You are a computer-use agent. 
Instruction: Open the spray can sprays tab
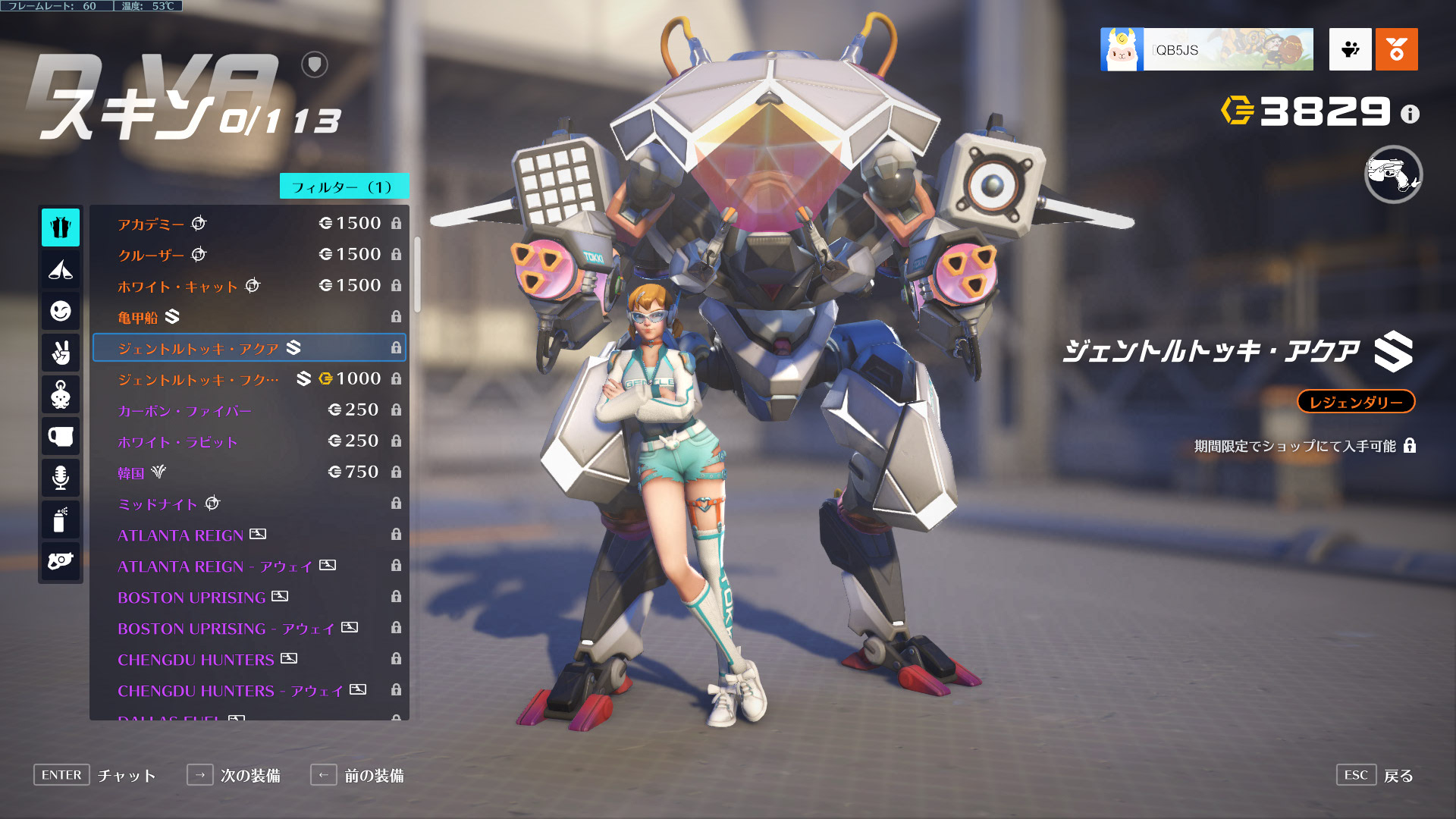[x=61, y=519]
